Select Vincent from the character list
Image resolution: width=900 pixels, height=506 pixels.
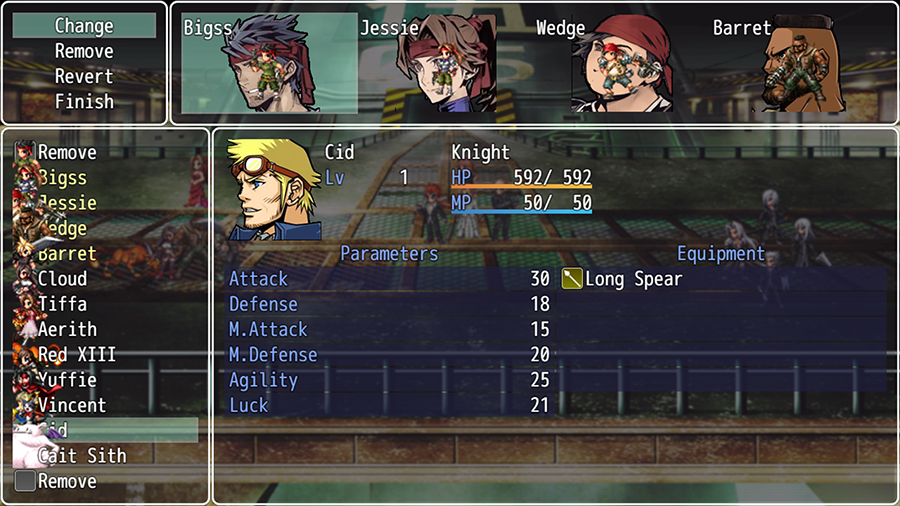point(71,405)
